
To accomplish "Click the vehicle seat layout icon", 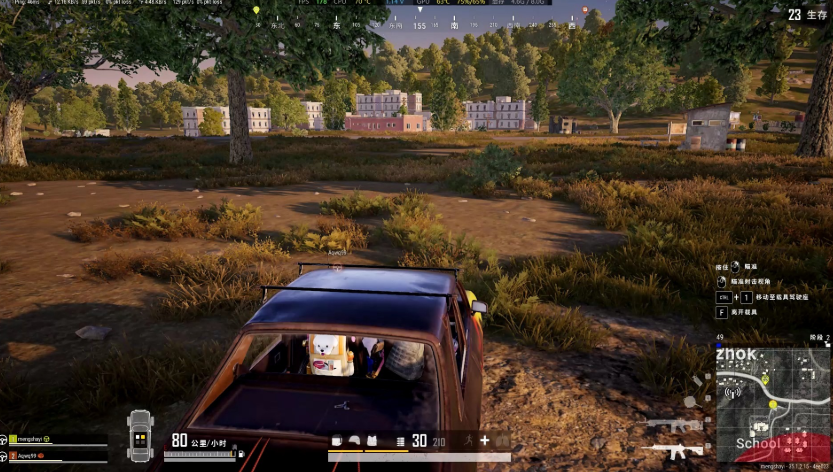I will (x=140, y=435).
